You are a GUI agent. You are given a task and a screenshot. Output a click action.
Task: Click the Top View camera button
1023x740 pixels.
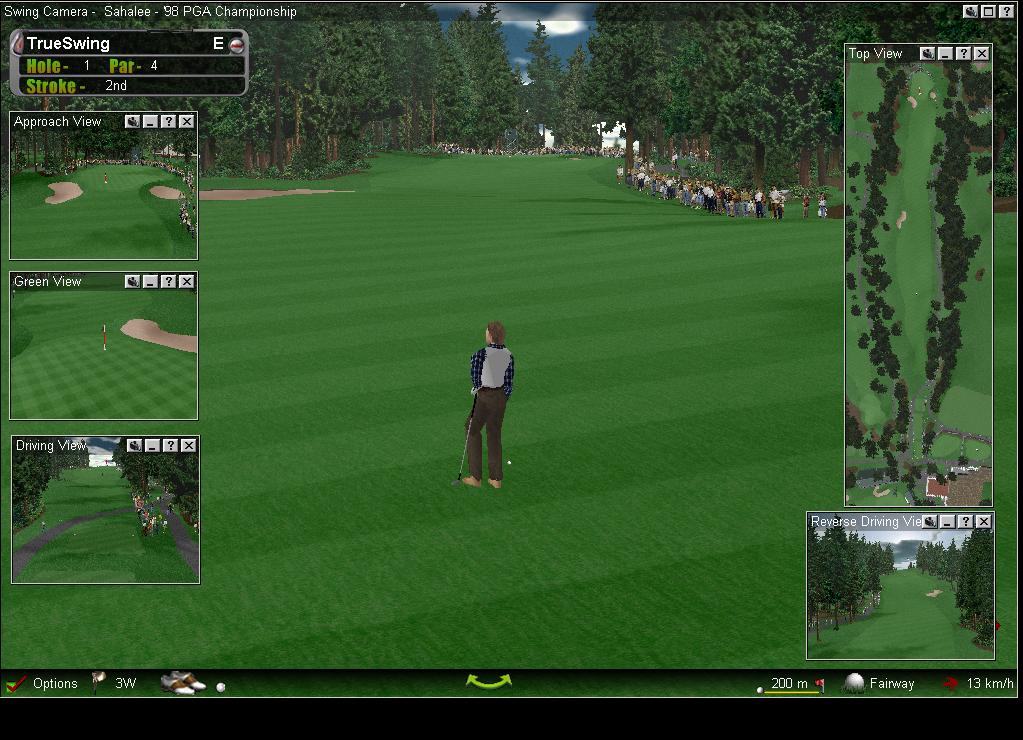click(x=928, y=54)
